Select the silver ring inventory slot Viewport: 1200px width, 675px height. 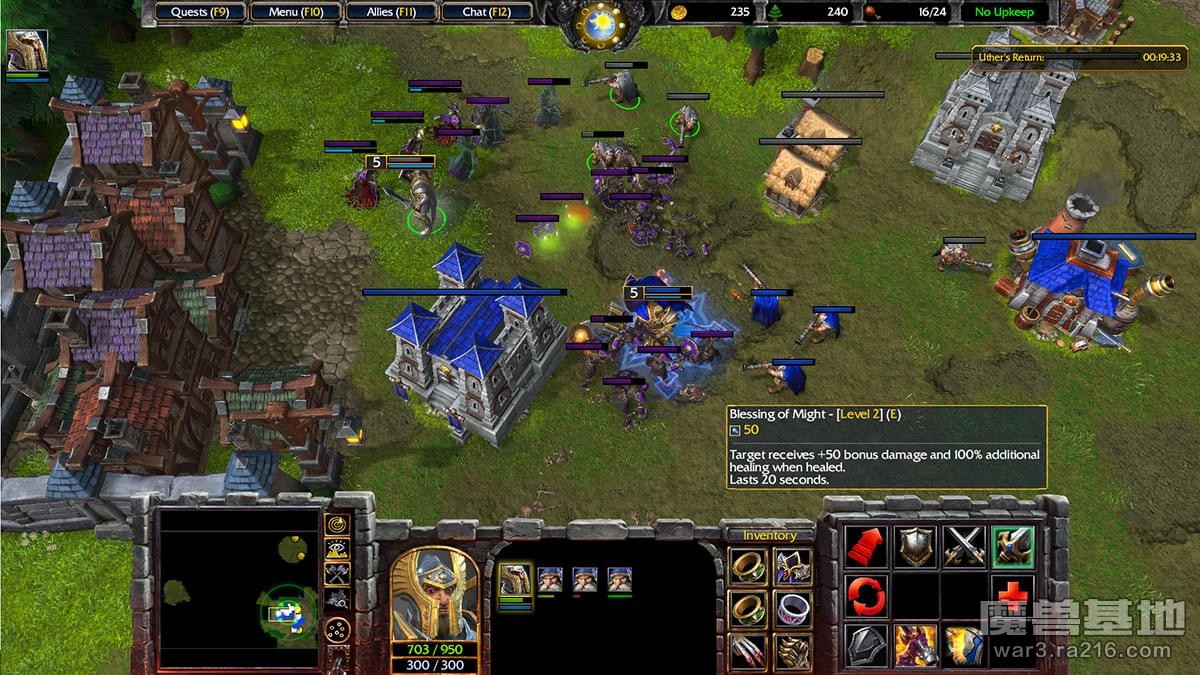coord(792,607)
